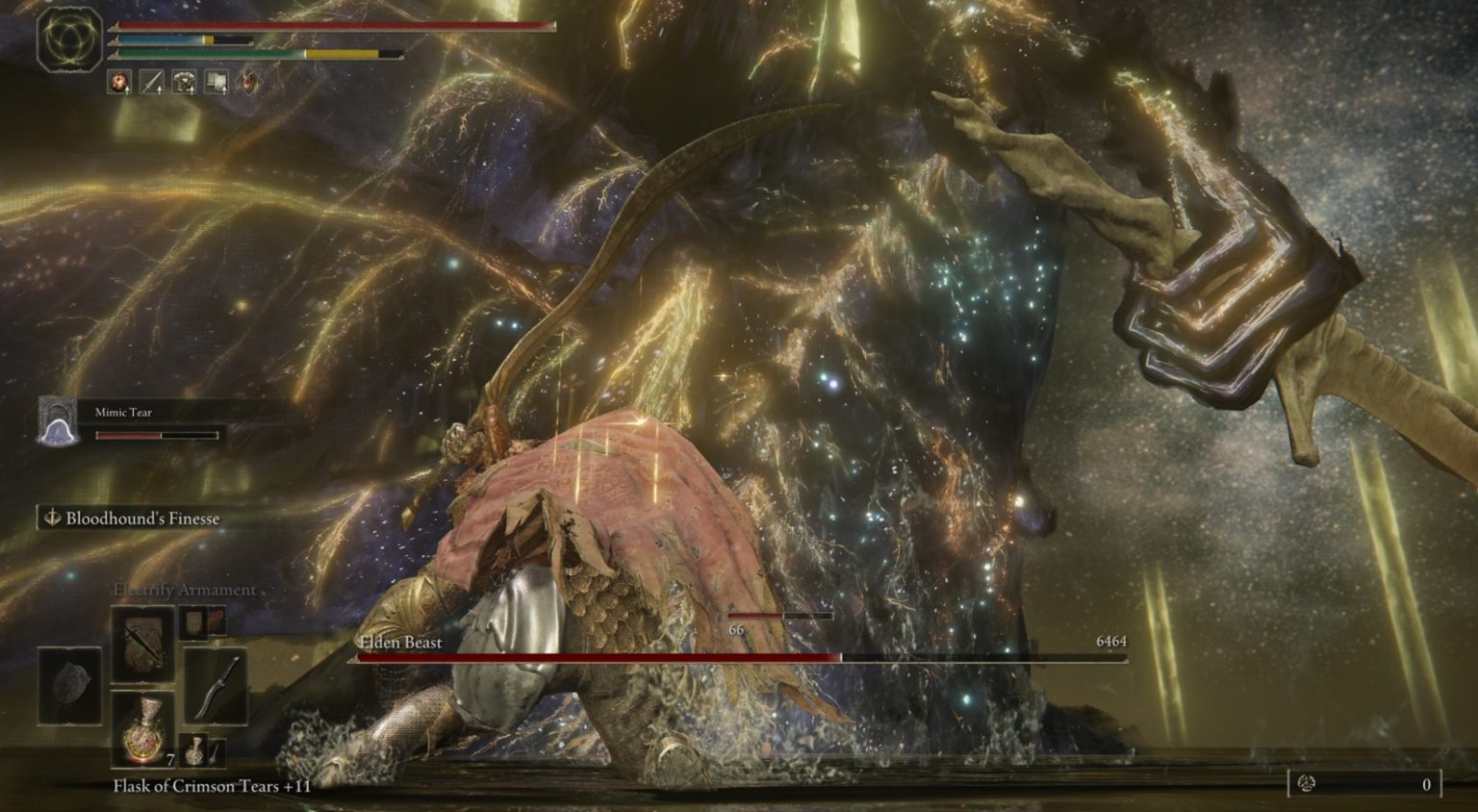The height and width of the screenshot is (812, 1478).
Task: Inspect the sword attack-up buff icon
Action: click(152, 83)
